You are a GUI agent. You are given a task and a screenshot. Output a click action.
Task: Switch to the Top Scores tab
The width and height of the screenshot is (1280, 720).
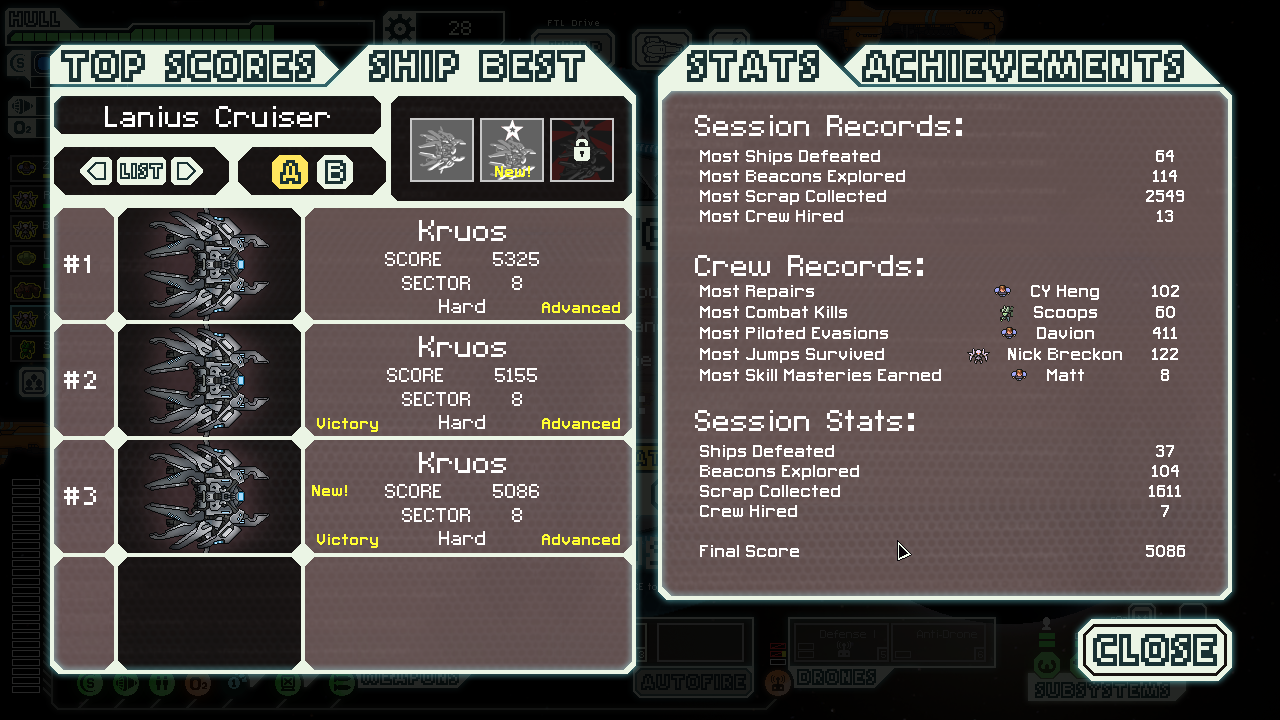(188, 67)
